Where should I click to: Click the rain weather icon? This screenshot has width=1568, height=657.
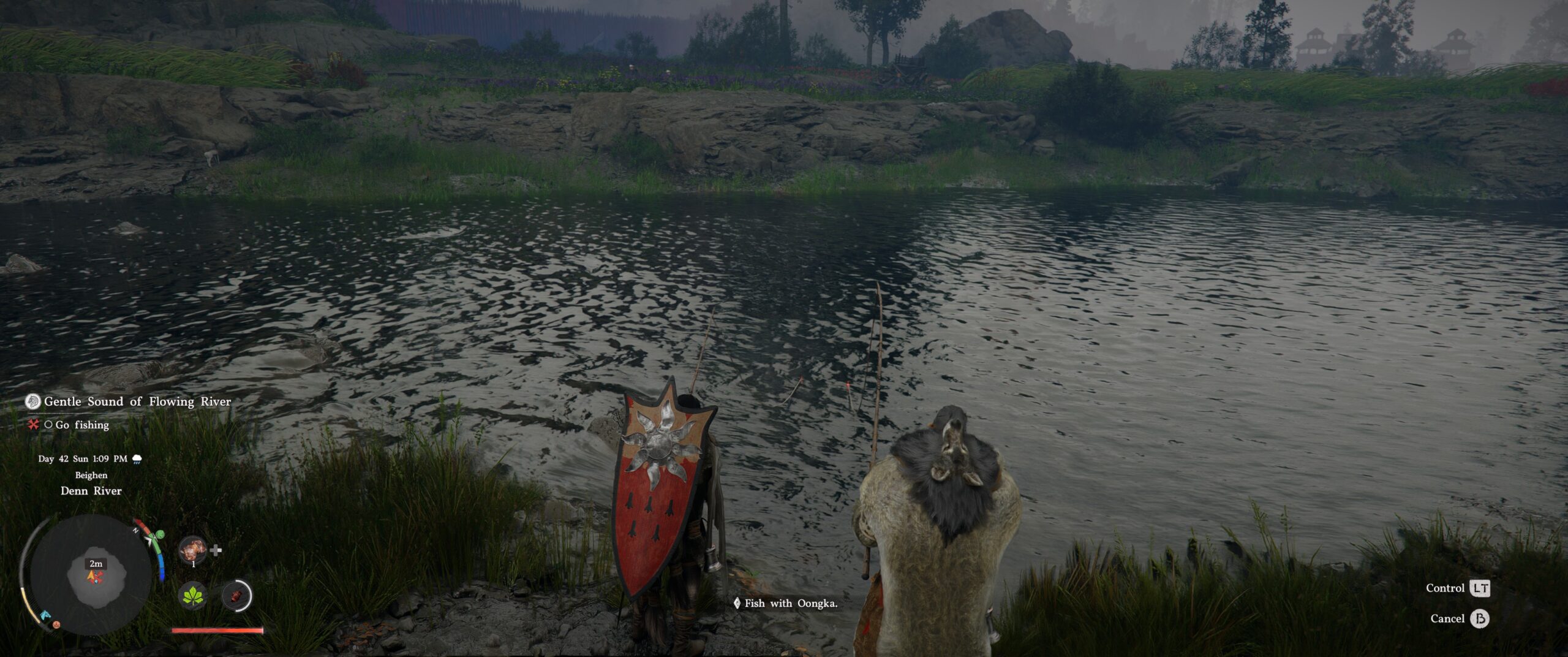point(137,459)
